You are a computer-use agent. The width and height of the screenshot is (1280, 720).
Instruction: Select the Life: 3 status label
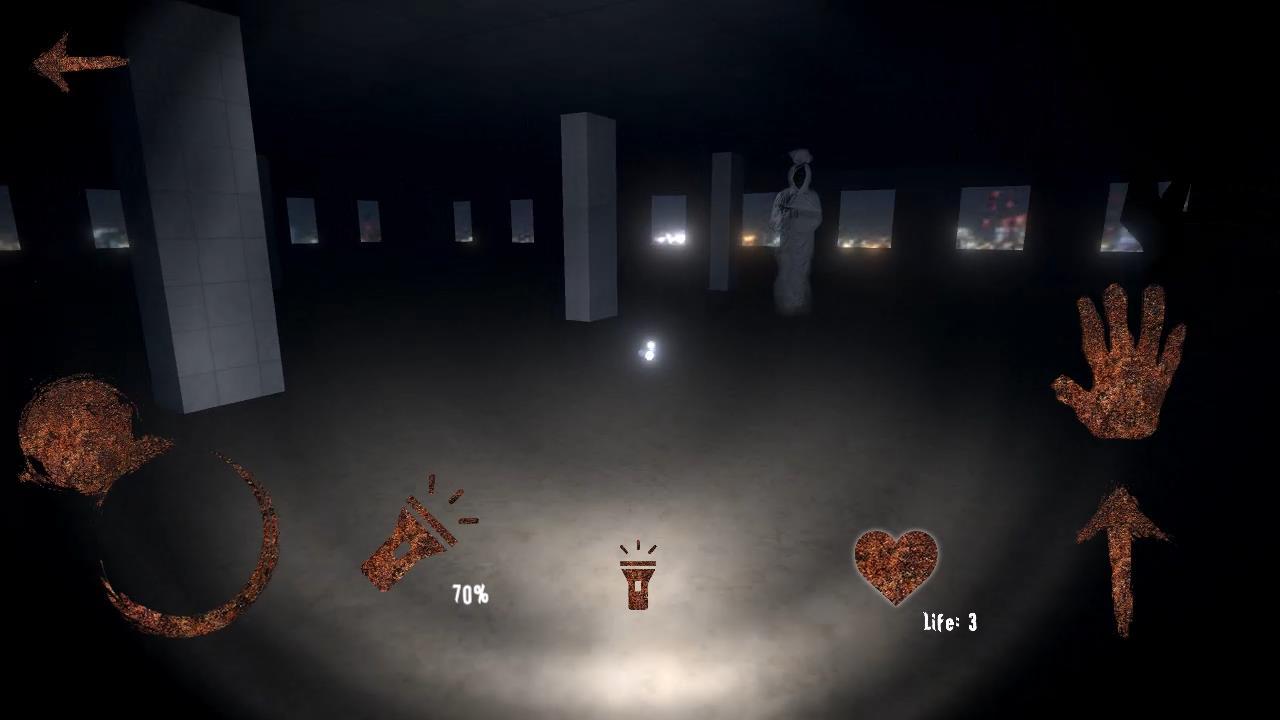[948, 622]
